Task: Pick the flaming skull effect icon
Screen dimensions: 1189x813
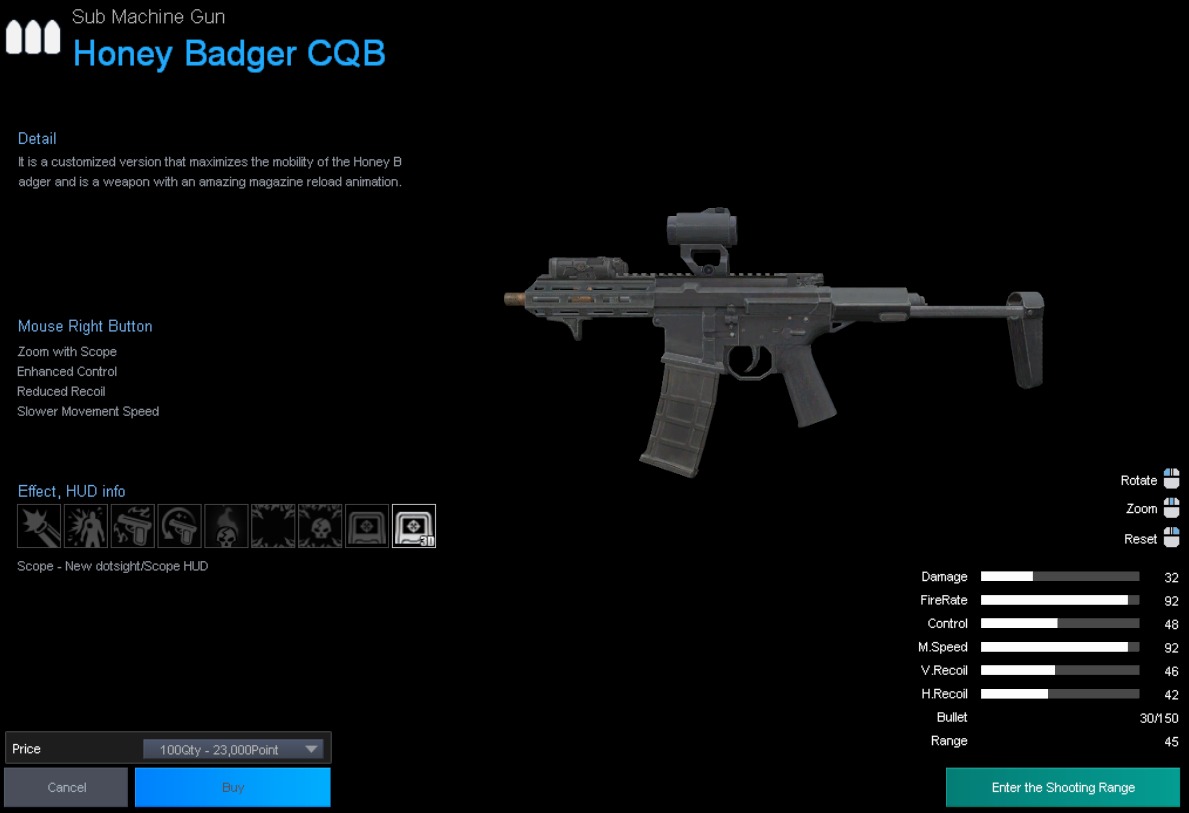Action: click(x=226, y=526)
